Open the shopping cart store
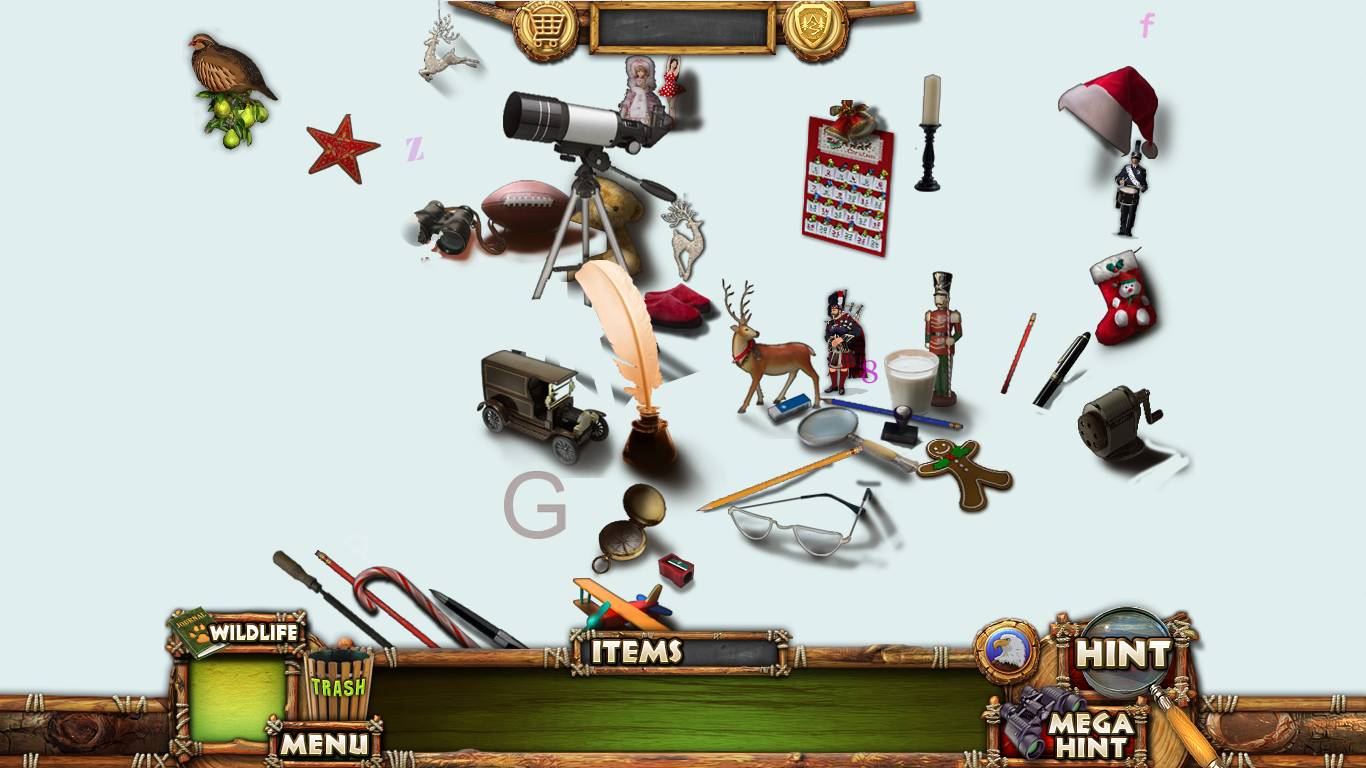The image size is (1366, 768). click(545, 29)
